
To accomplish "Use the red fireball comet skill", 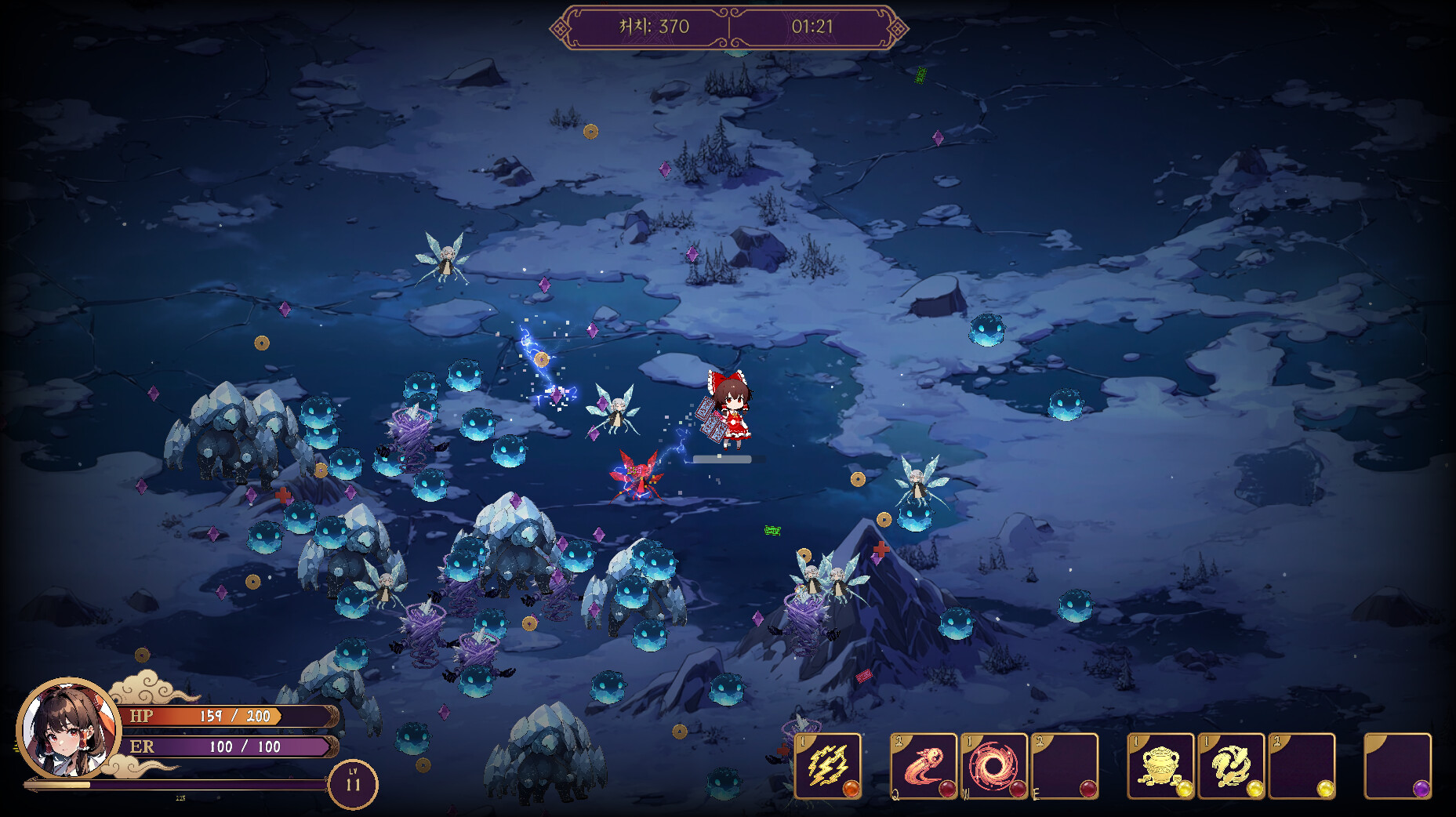I will [x=924, y=765].
